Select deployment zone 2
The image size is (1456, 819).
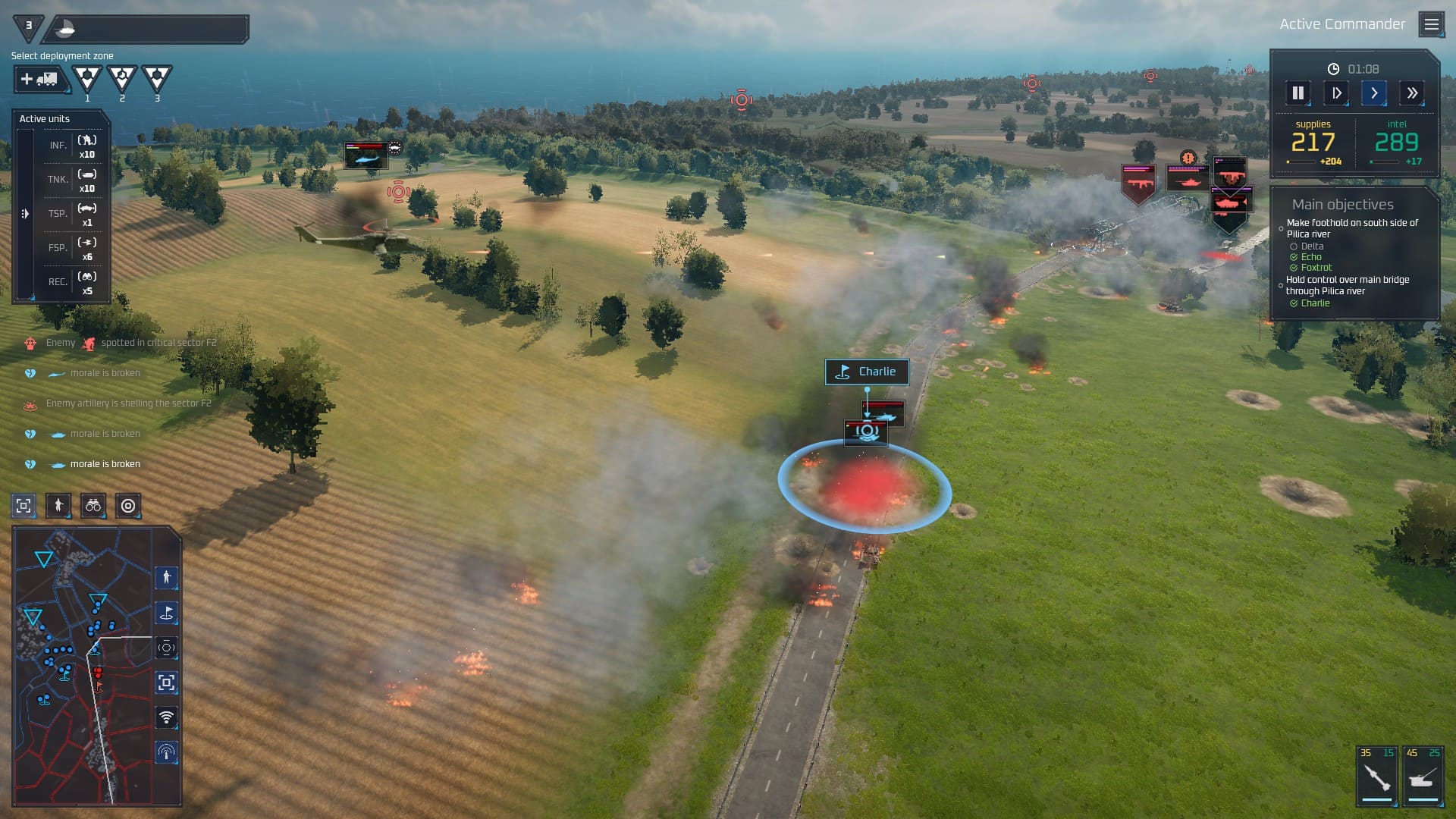point(122,78)
